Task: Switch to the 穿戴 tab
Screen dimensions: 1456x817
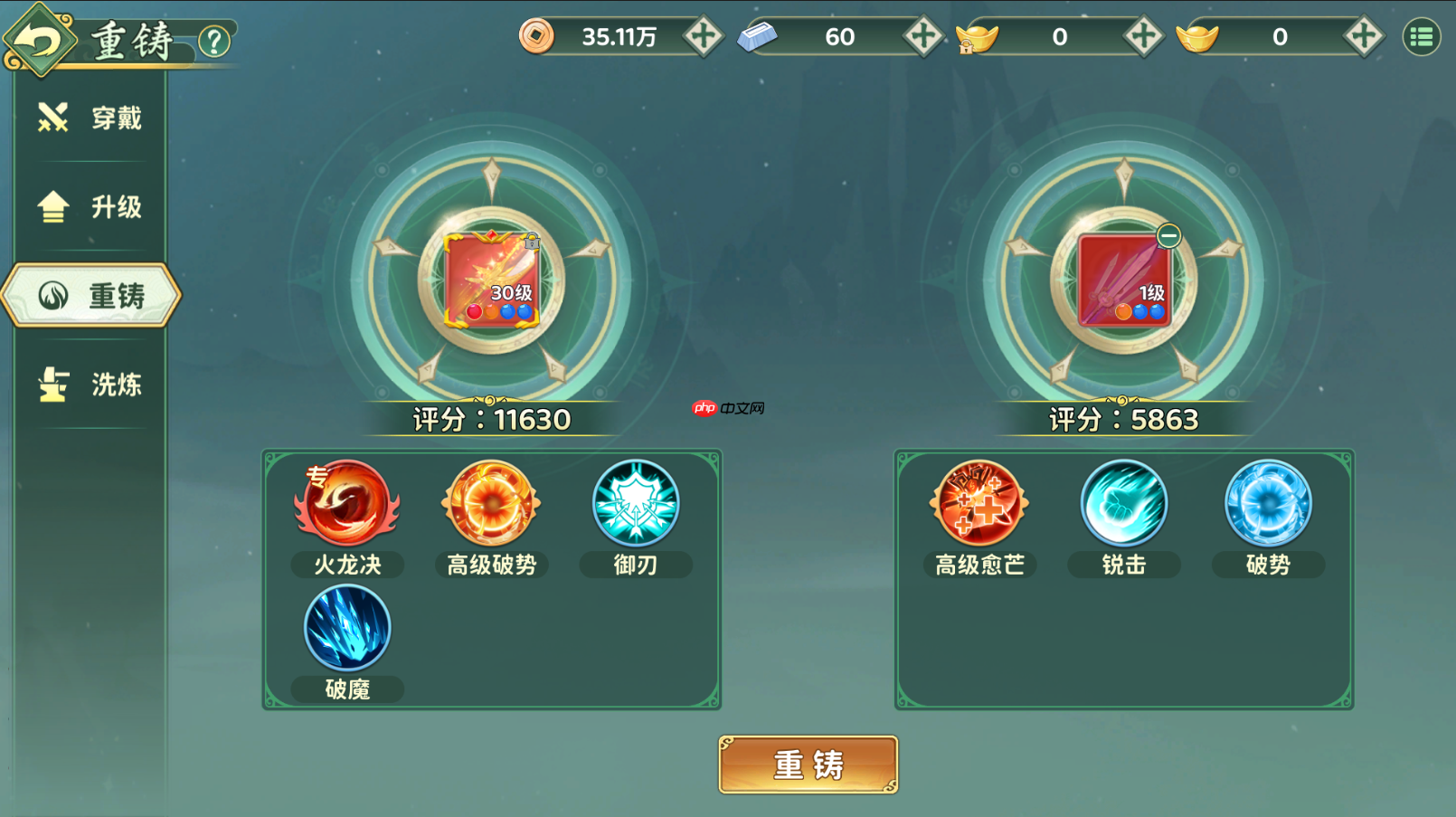Action: 90,118
